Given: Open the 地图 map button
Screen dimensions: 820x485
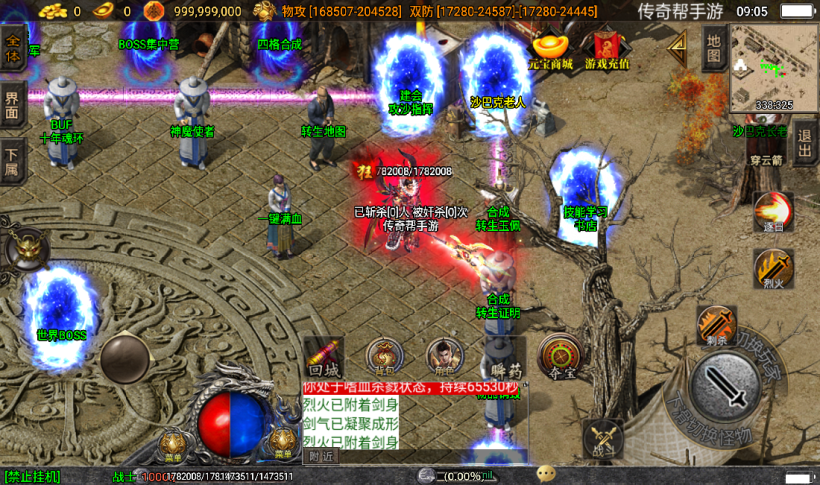Looking at the screenshot, I should [713, 47].
